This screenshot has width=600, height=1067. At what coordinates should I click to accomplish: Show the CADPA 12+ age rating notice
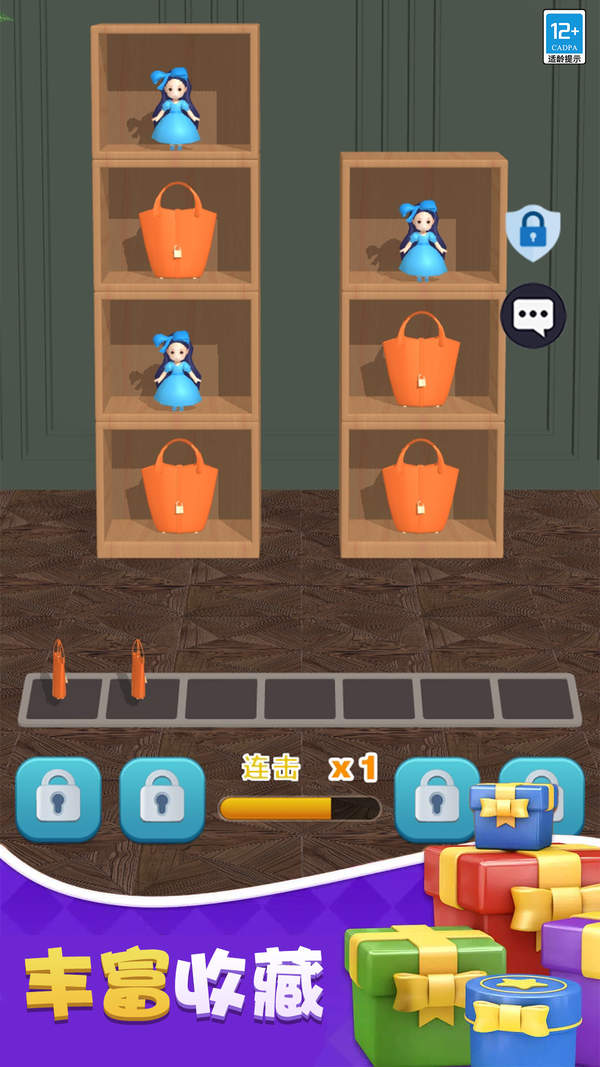click(x=564, y=37)
